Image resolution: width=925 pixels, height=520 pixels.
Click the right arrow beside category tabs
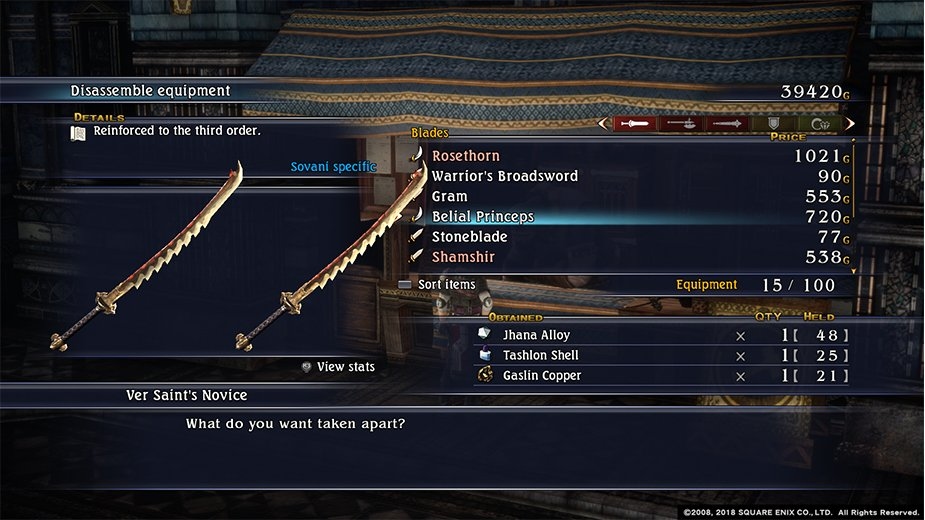tap(850, 124)
